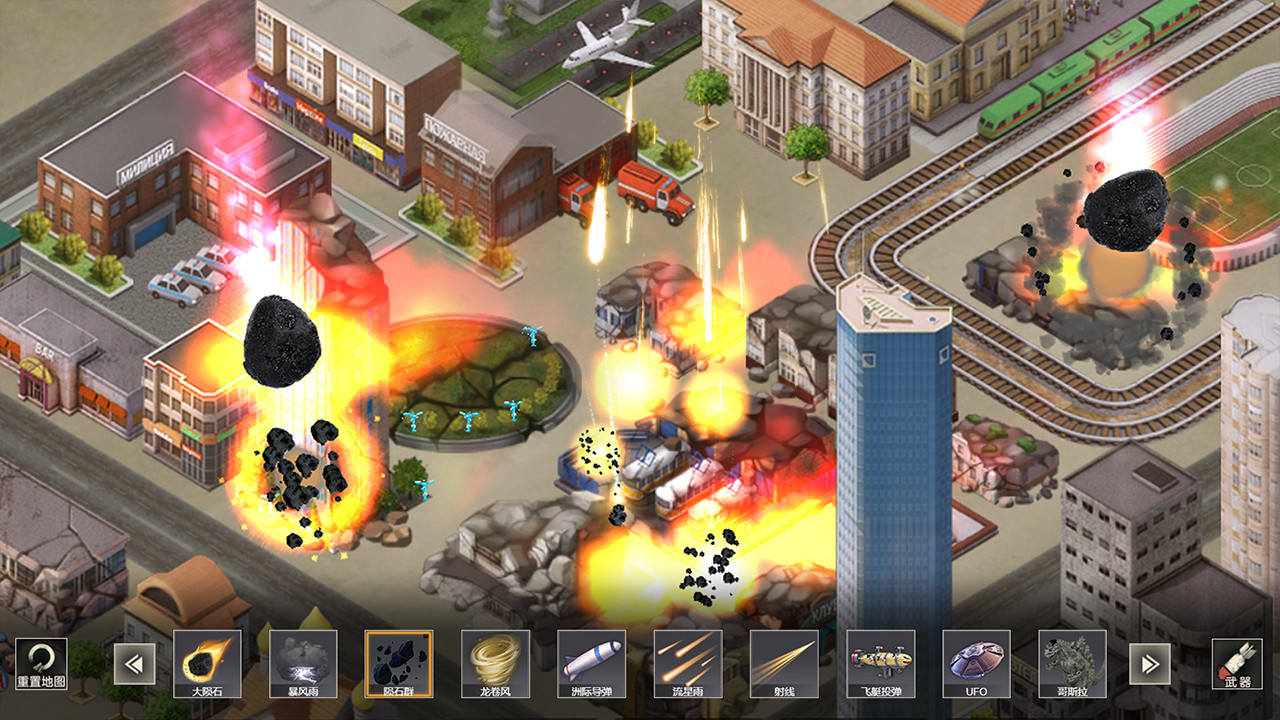Select the 陨石群 meteor swarm slot

coord(399,663)
